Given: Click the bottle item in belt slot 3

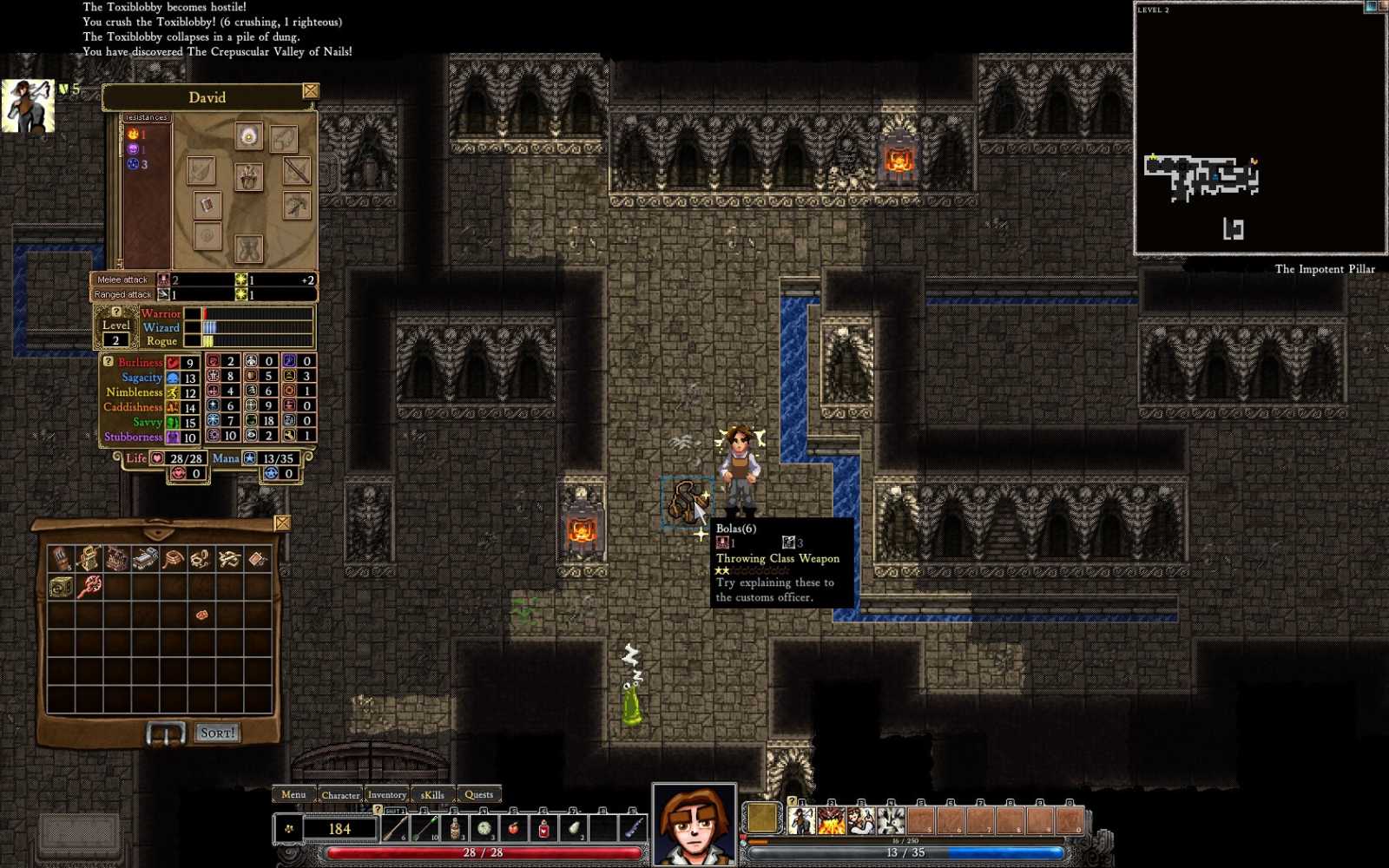Looking at the screenshot, I should (x=454, y=829).
